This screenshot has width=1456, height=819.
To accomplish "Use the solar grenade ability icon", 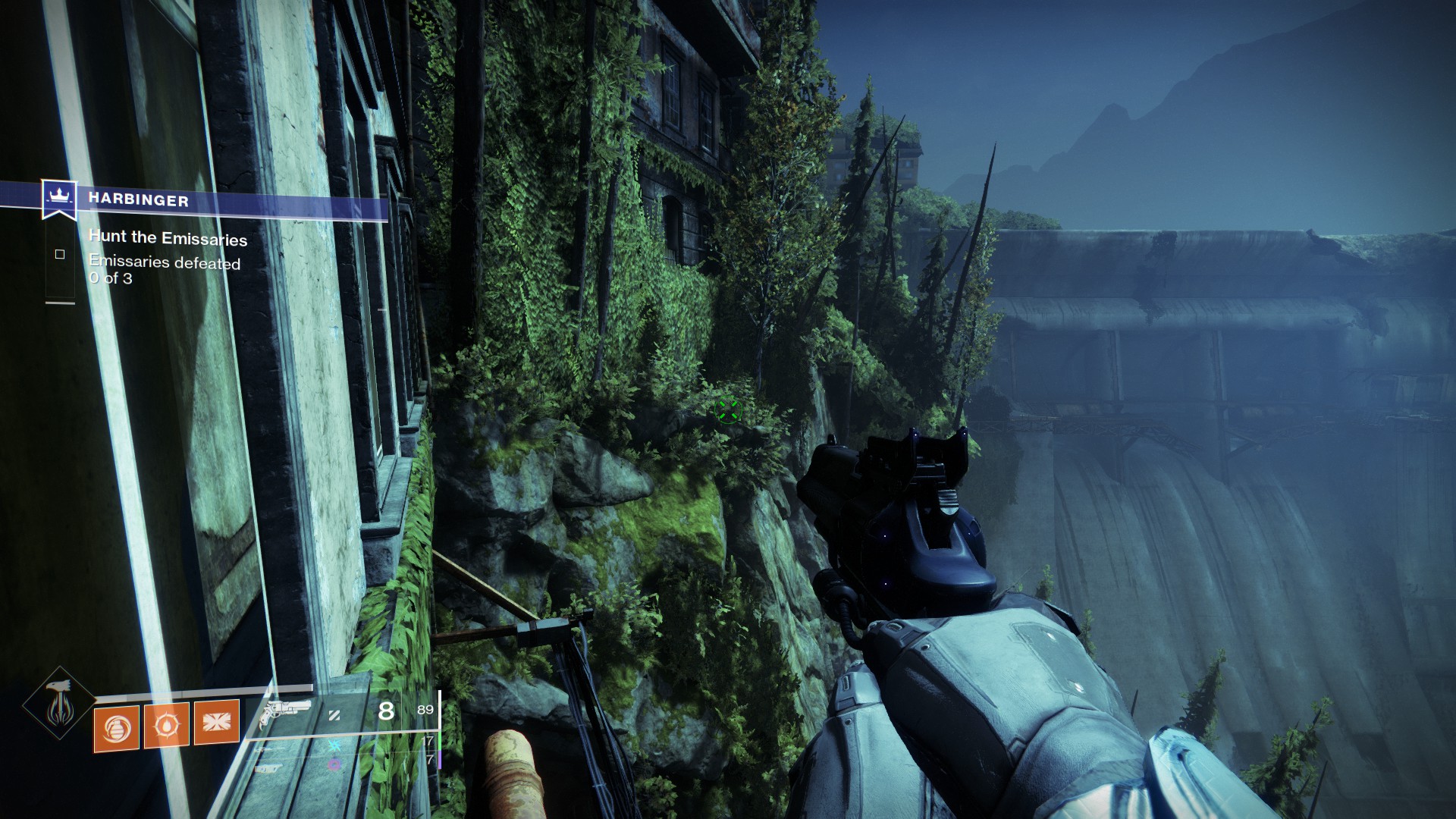I will tap(116, 728).
